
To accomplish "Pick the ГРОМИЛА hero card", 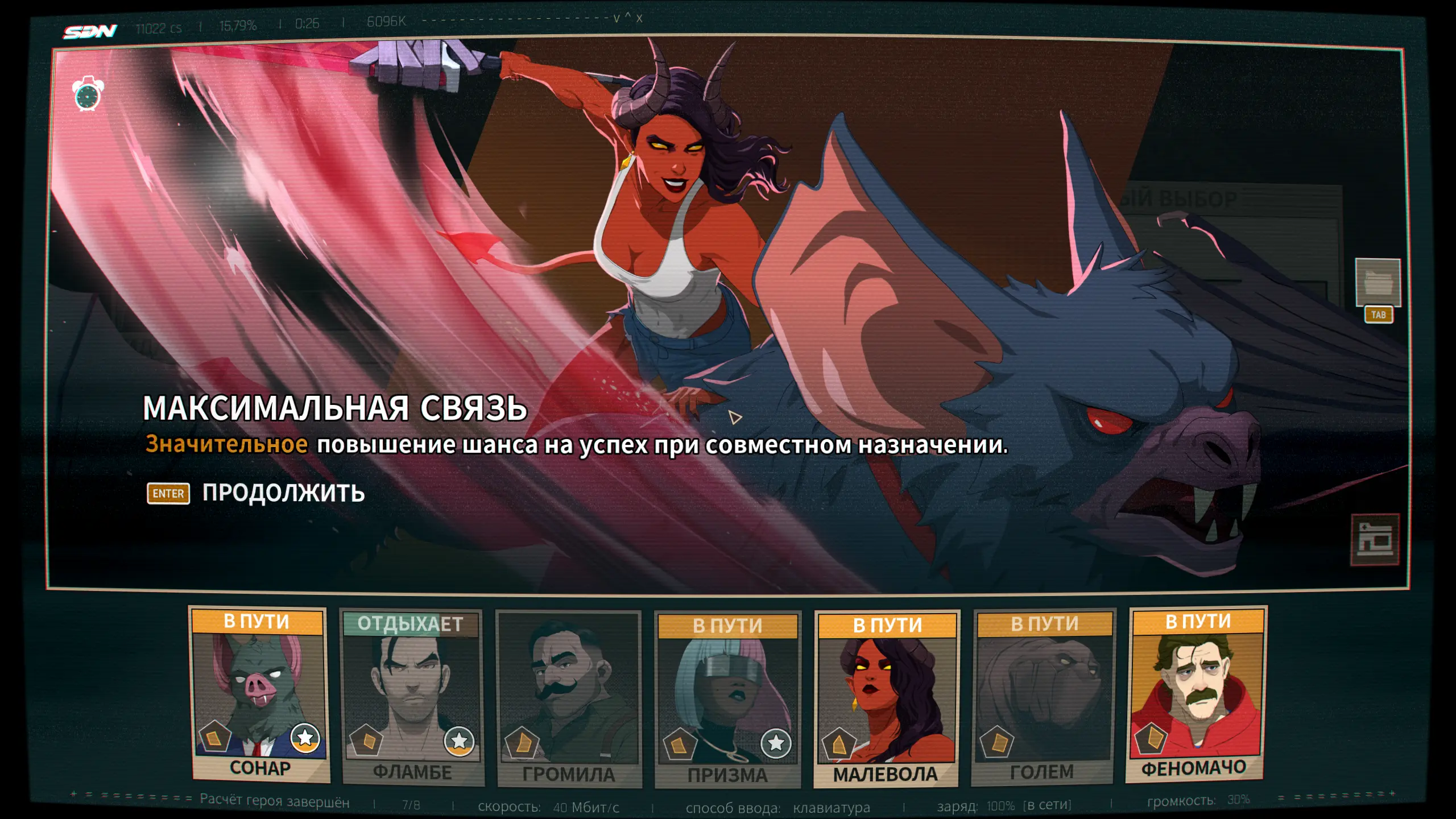I will tap(569, 700).
